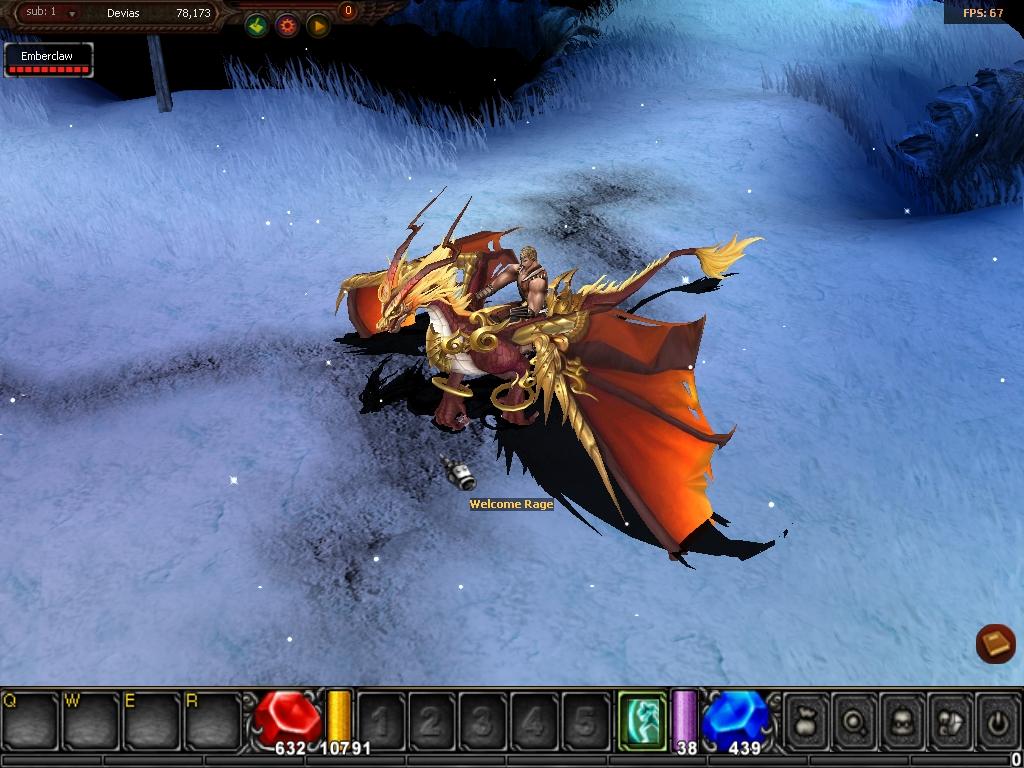Select skill slot number 1
Viewport: 1024px width, 768px height.
(x=381, y=719)
